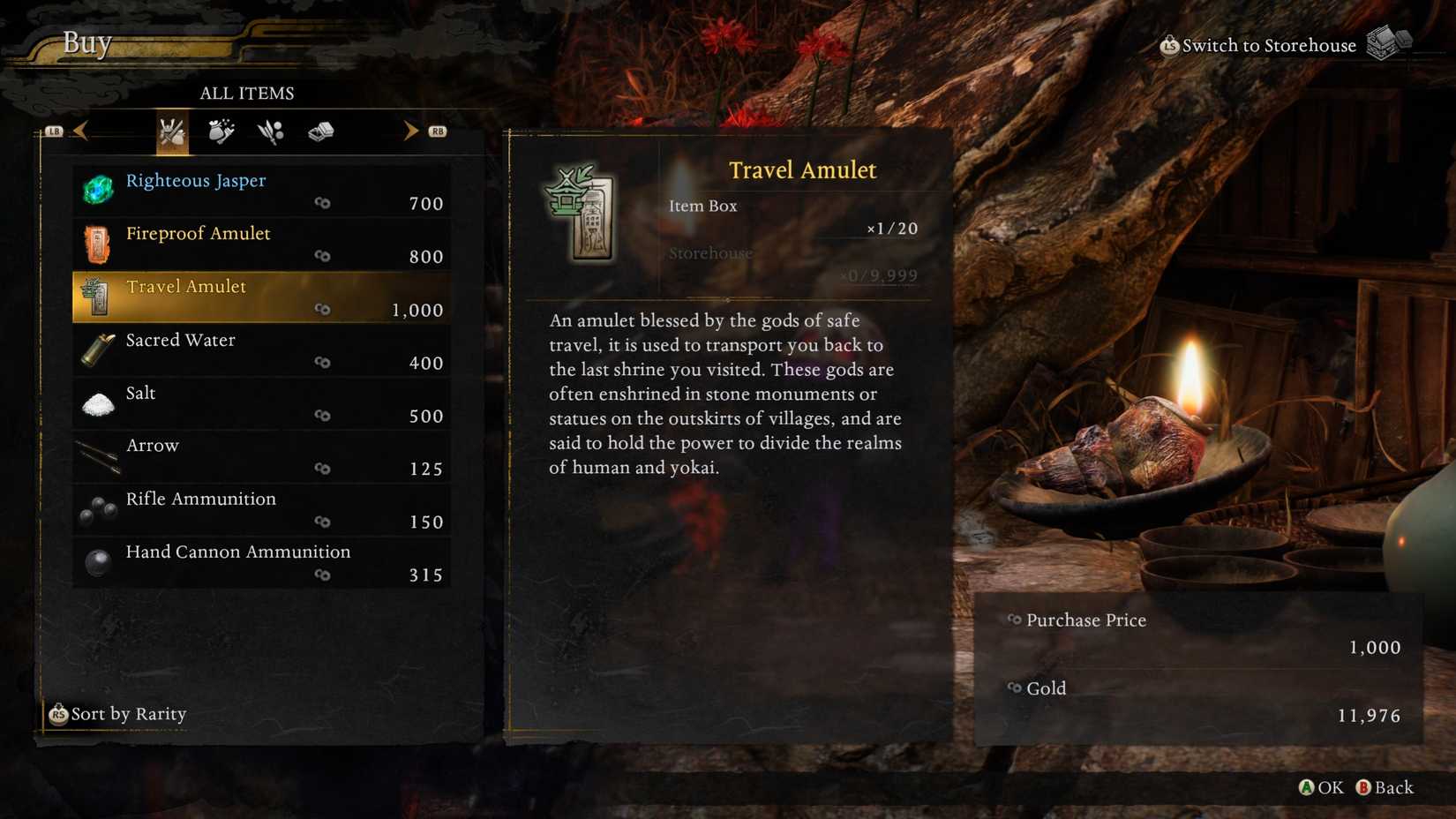
Task: Click the Sacred Water bottle icon
Action: point(97,349)
